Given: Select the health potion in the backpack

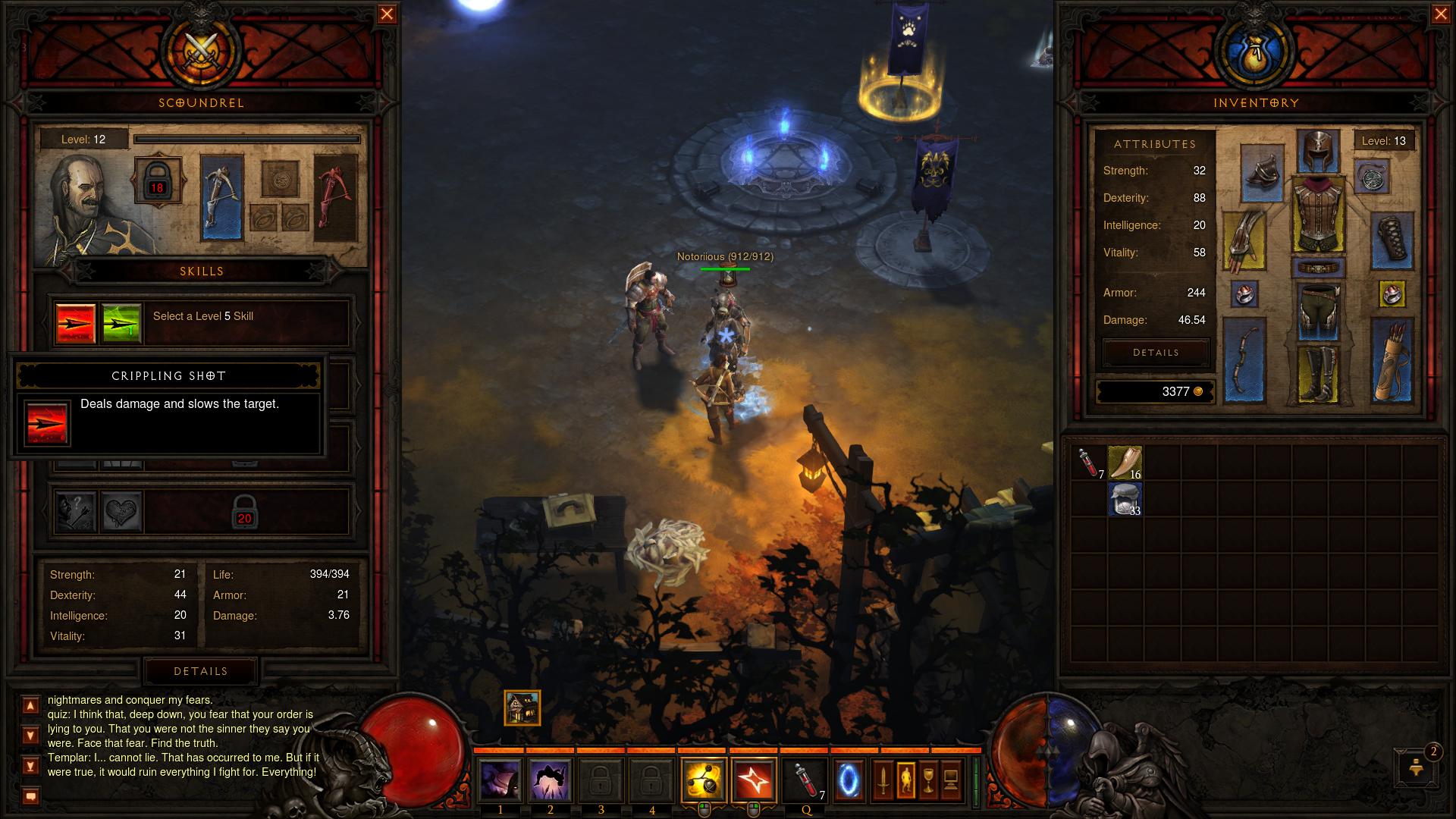Looking at the screenshot, I should click(x=1088, y=463).
